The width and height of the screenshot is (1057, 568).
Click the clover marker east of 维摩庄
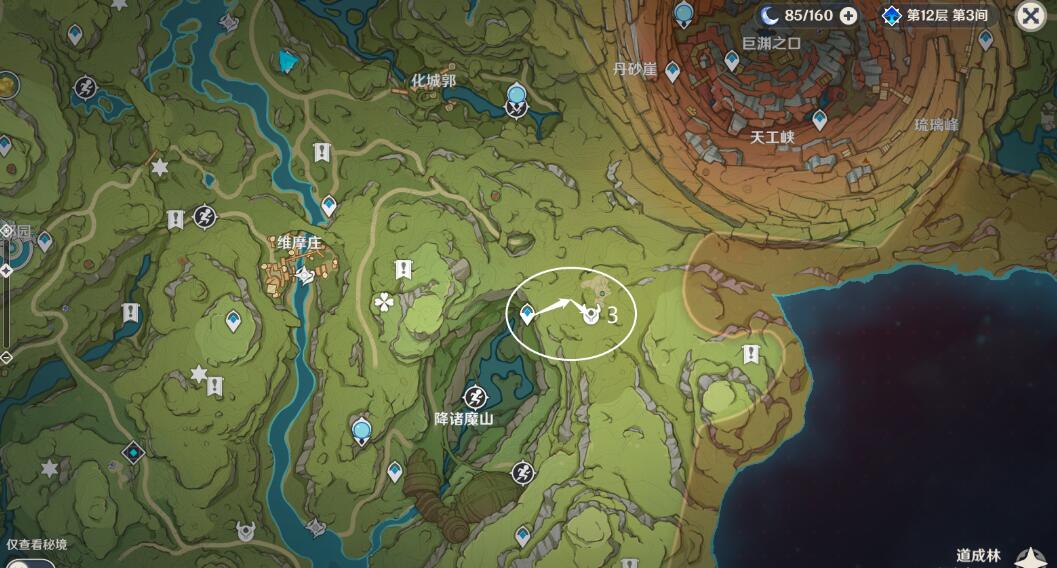tap(382, 302)
